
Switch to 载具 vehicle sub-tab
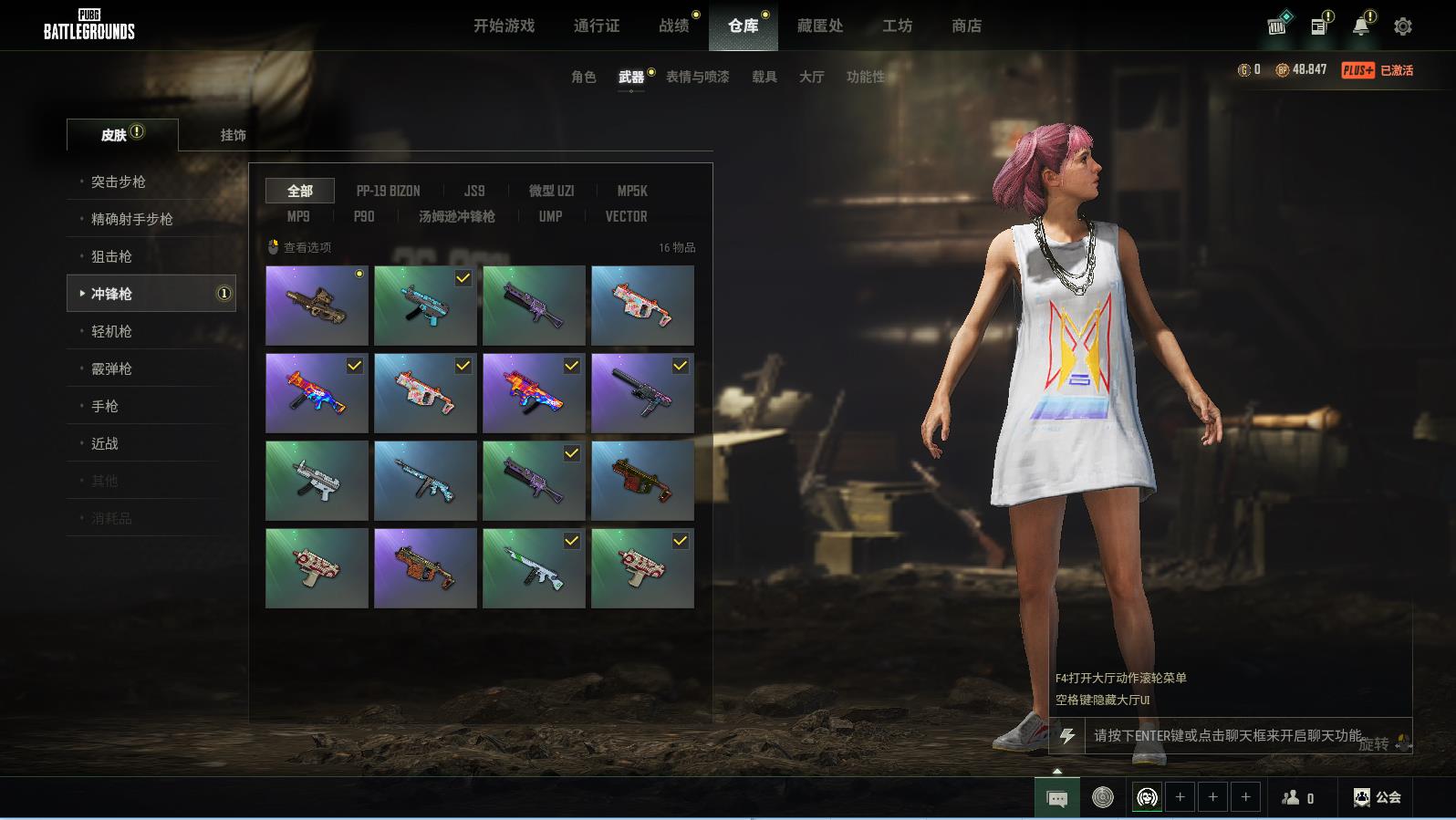coord(764,77)
